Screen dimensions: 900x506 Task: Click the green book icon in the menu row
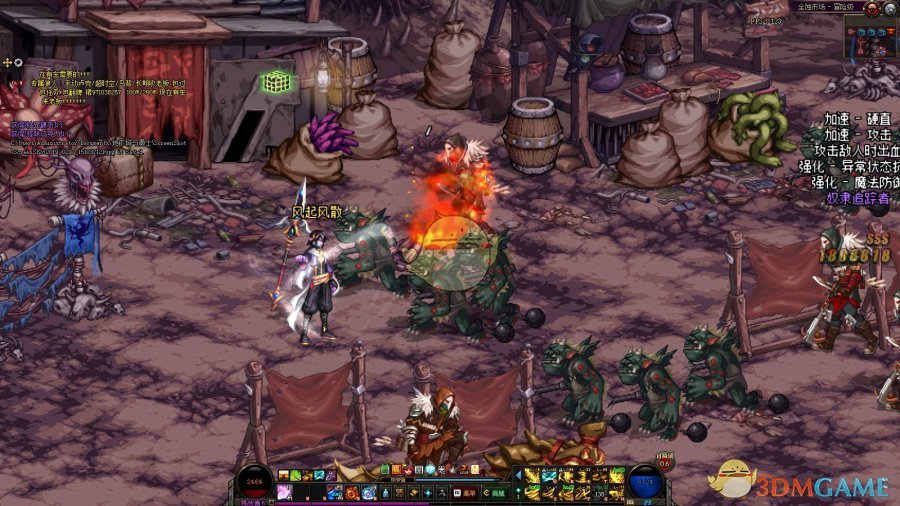click(385, 469)
